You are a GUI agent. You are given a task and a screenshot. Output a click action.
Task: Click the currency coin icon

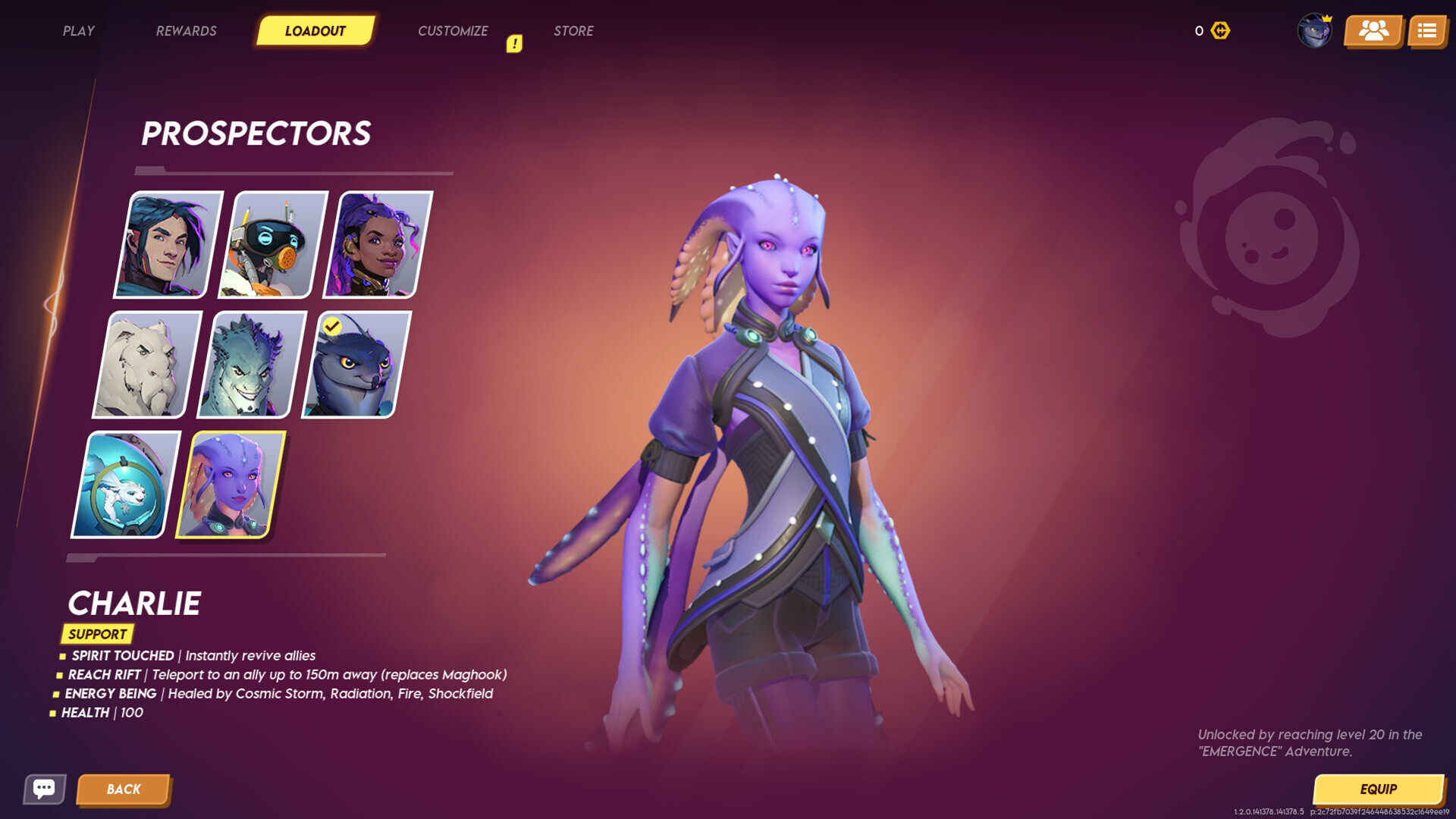(x=1221, y=30)
